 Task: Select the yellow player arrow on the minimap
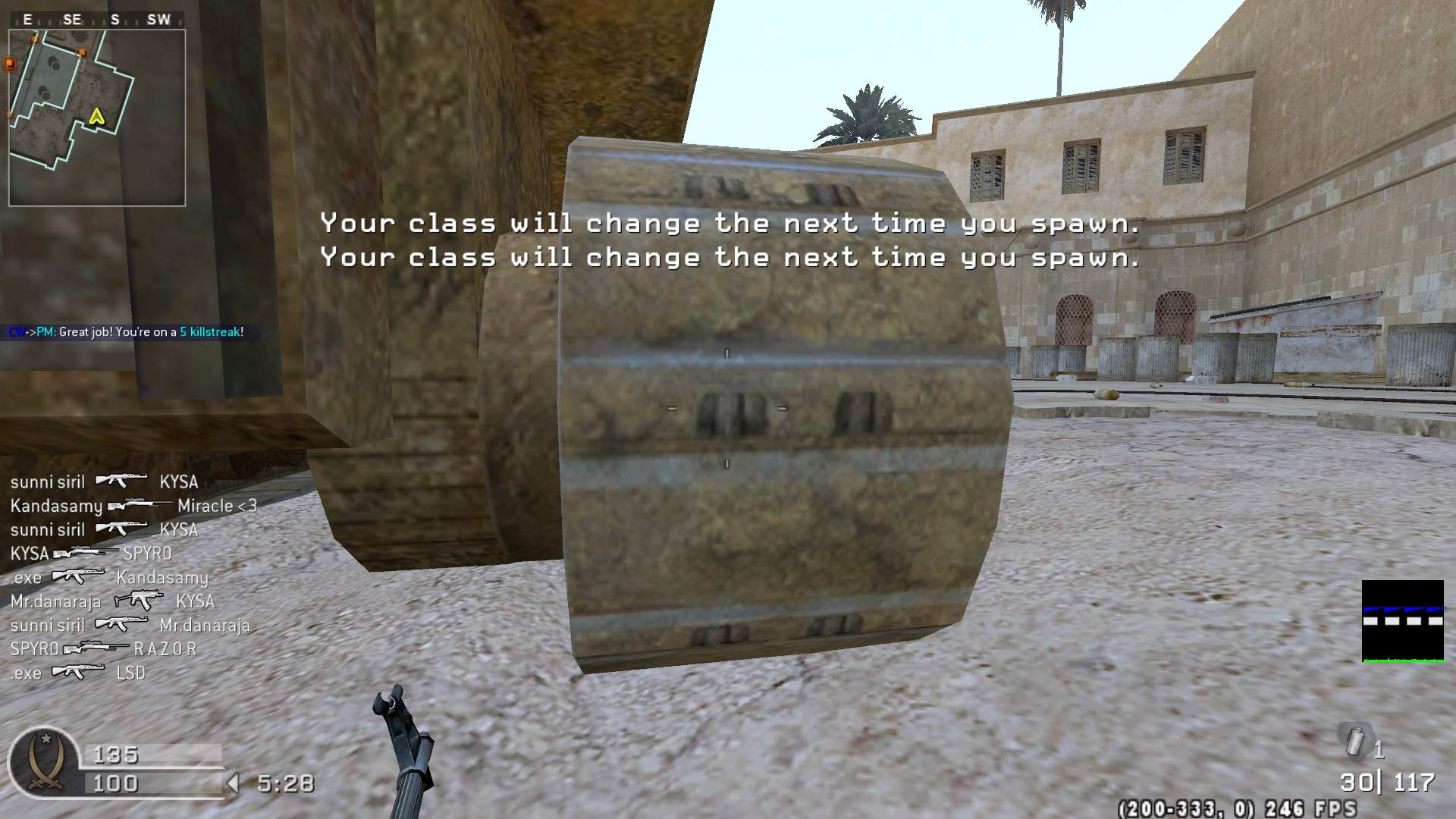pyautogui.click(x=96, y=116)
